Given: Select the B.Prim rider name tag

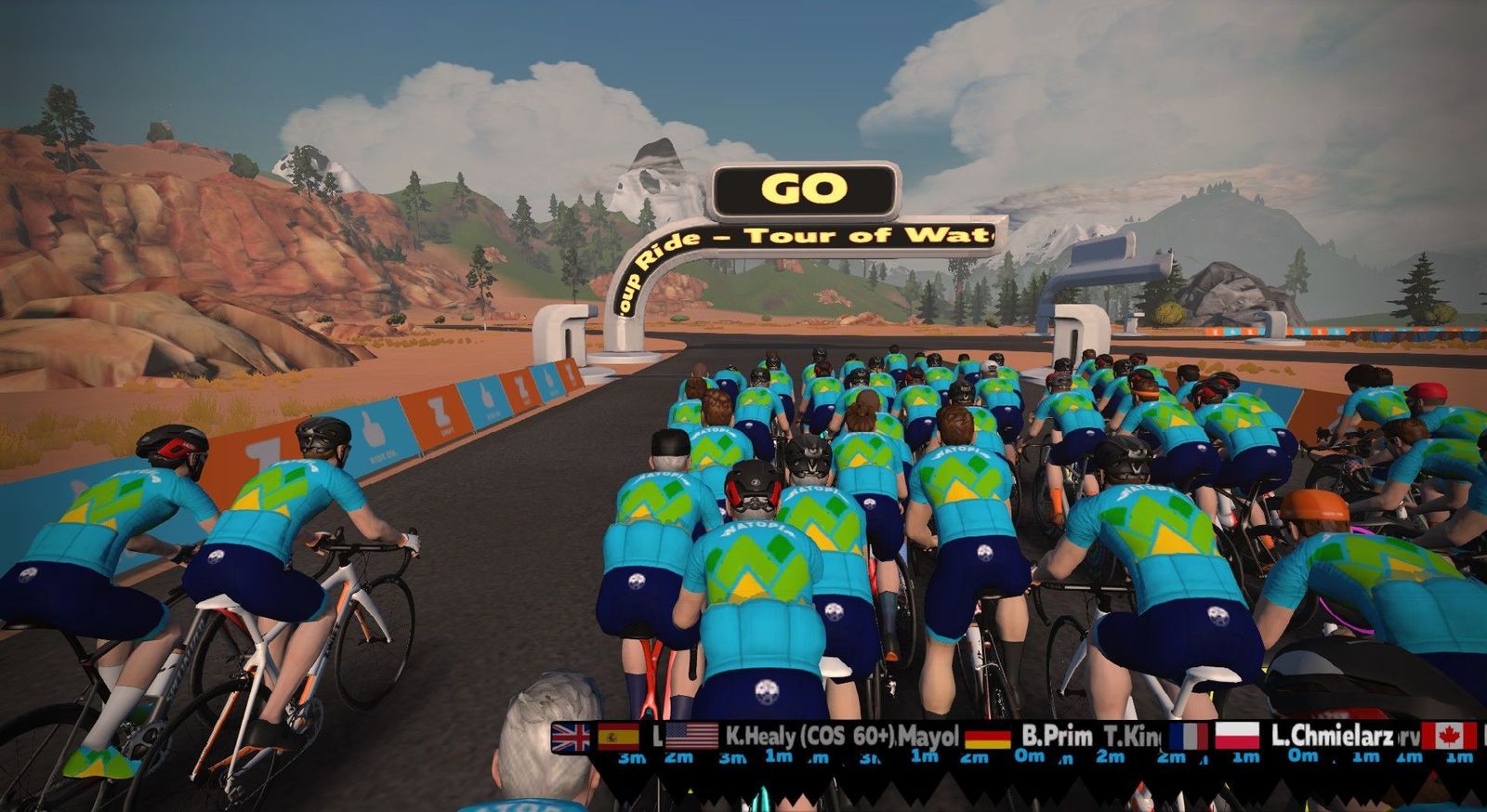Looking at the screenshot, I should [x=1057, y=737].
